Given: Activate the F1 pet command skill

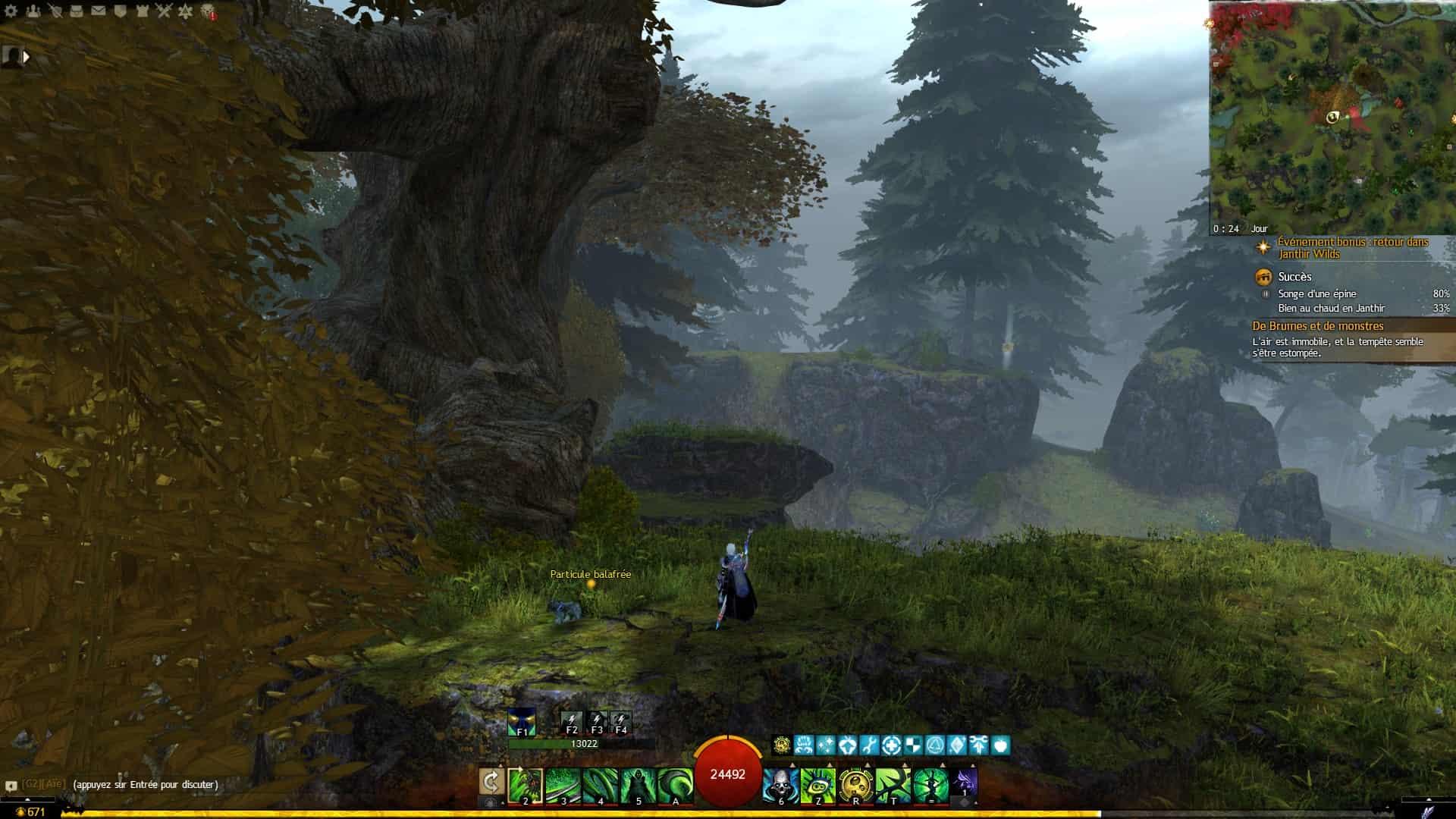Looking at the screenshot, I should click(522, 722).
